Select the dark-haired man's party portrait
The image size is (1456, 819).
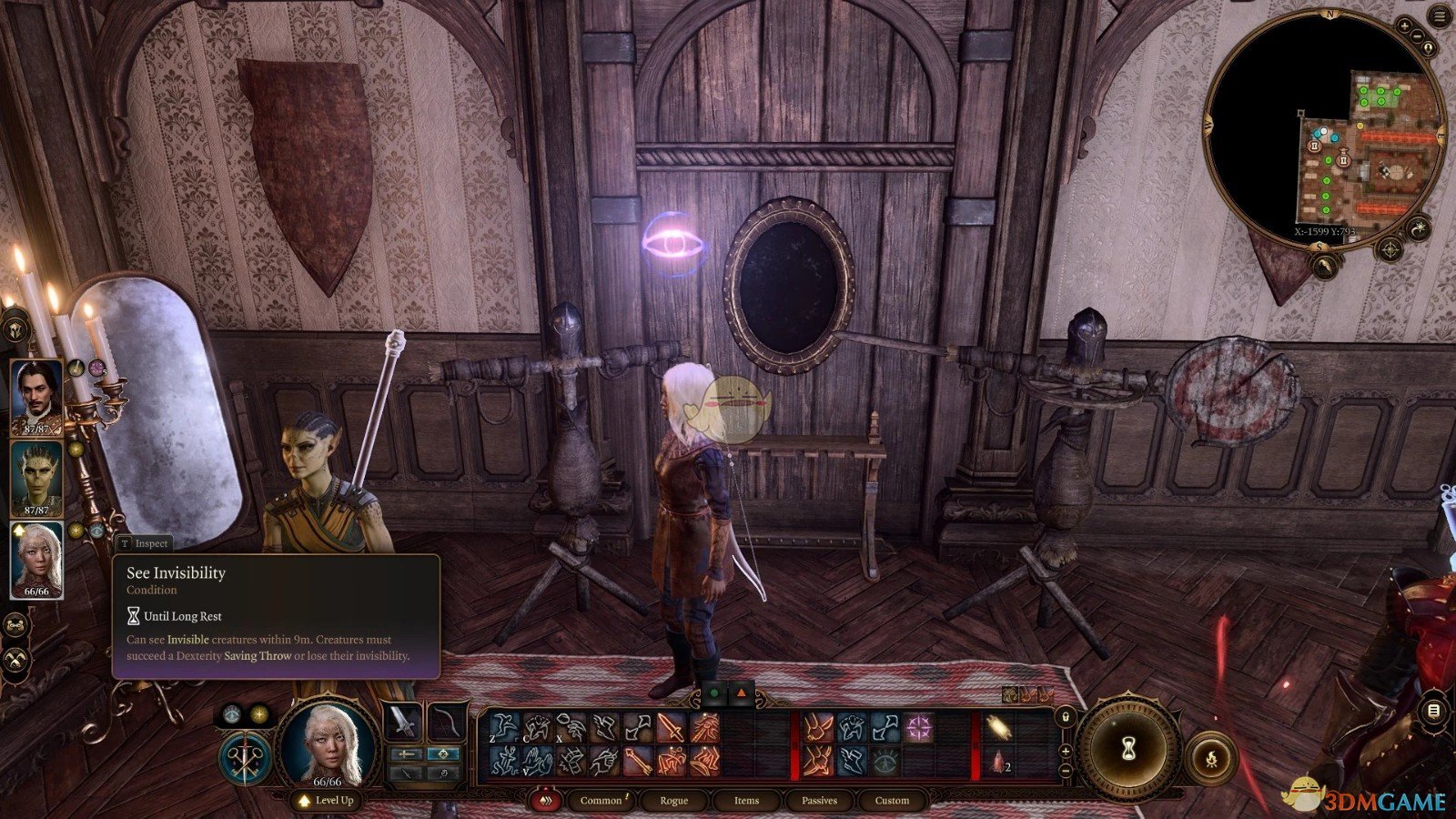[x=36, y=397]
